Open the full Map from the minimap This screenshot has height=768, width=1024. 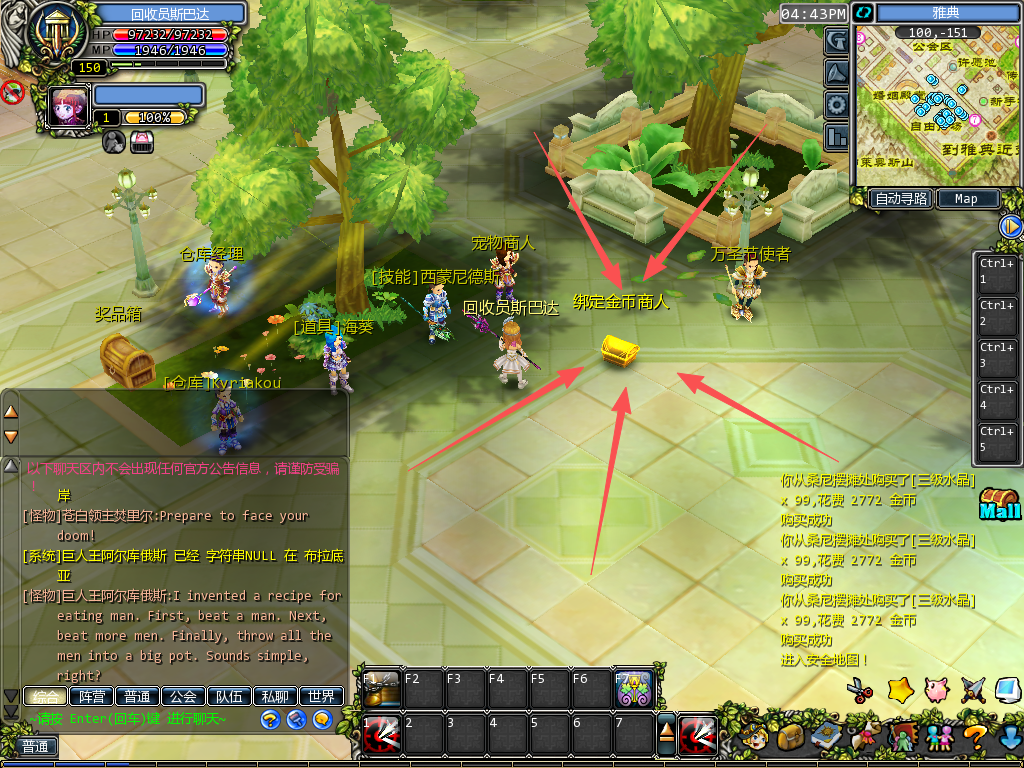click(966, 198)
